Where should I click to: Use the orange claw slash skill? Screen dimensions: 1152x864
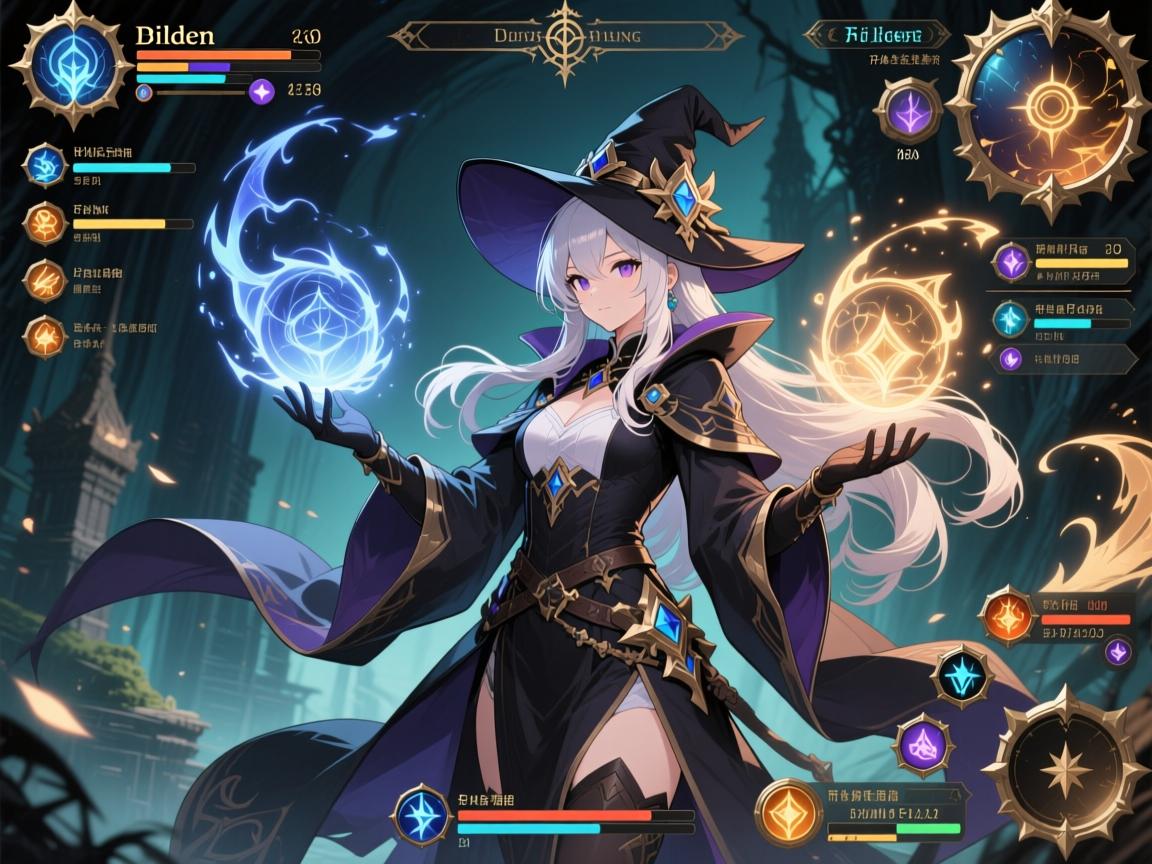coord(44,279)
